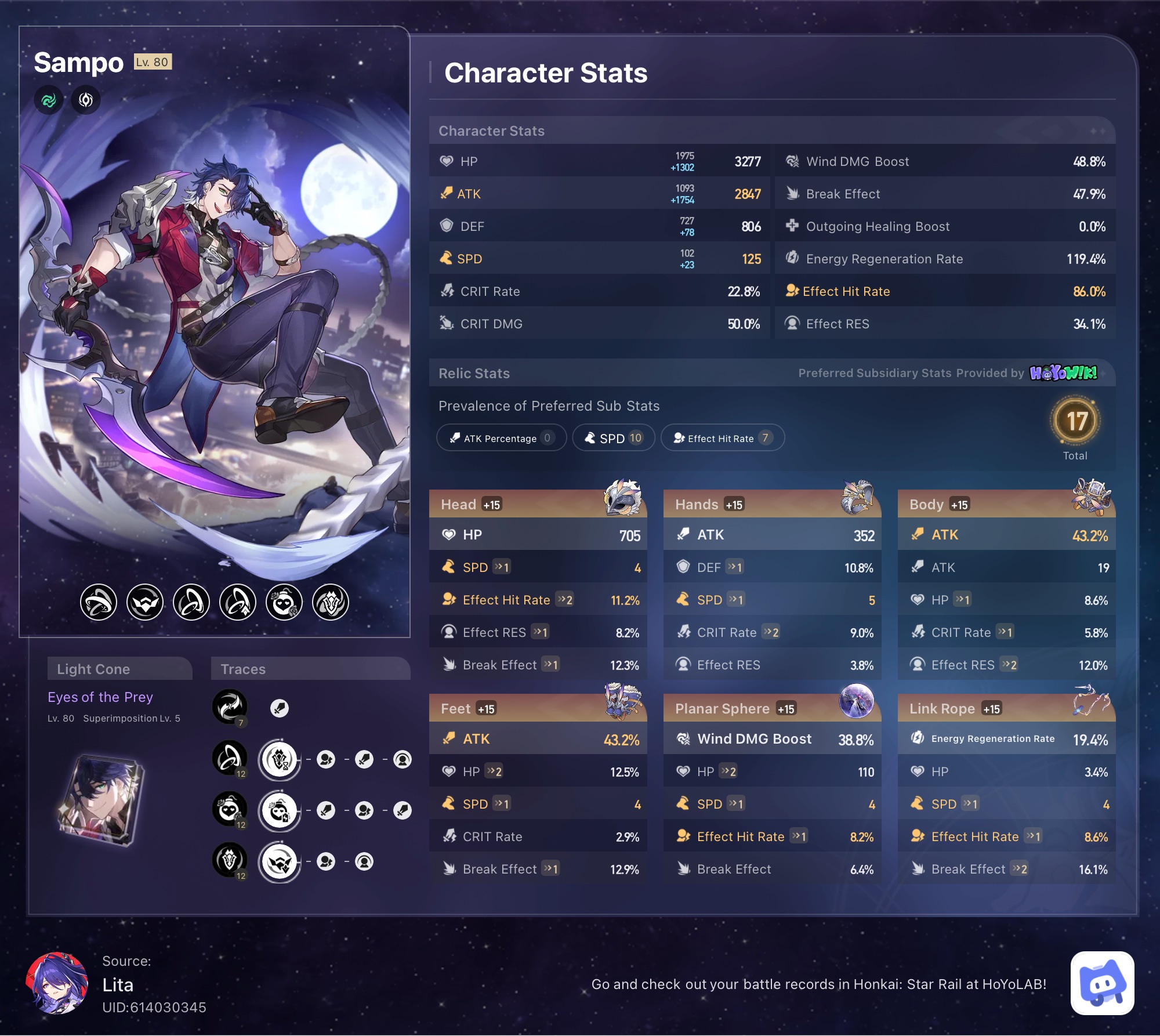
Task: Toggle the ATK Percentage sub stat filter
Action: (501, 438)
